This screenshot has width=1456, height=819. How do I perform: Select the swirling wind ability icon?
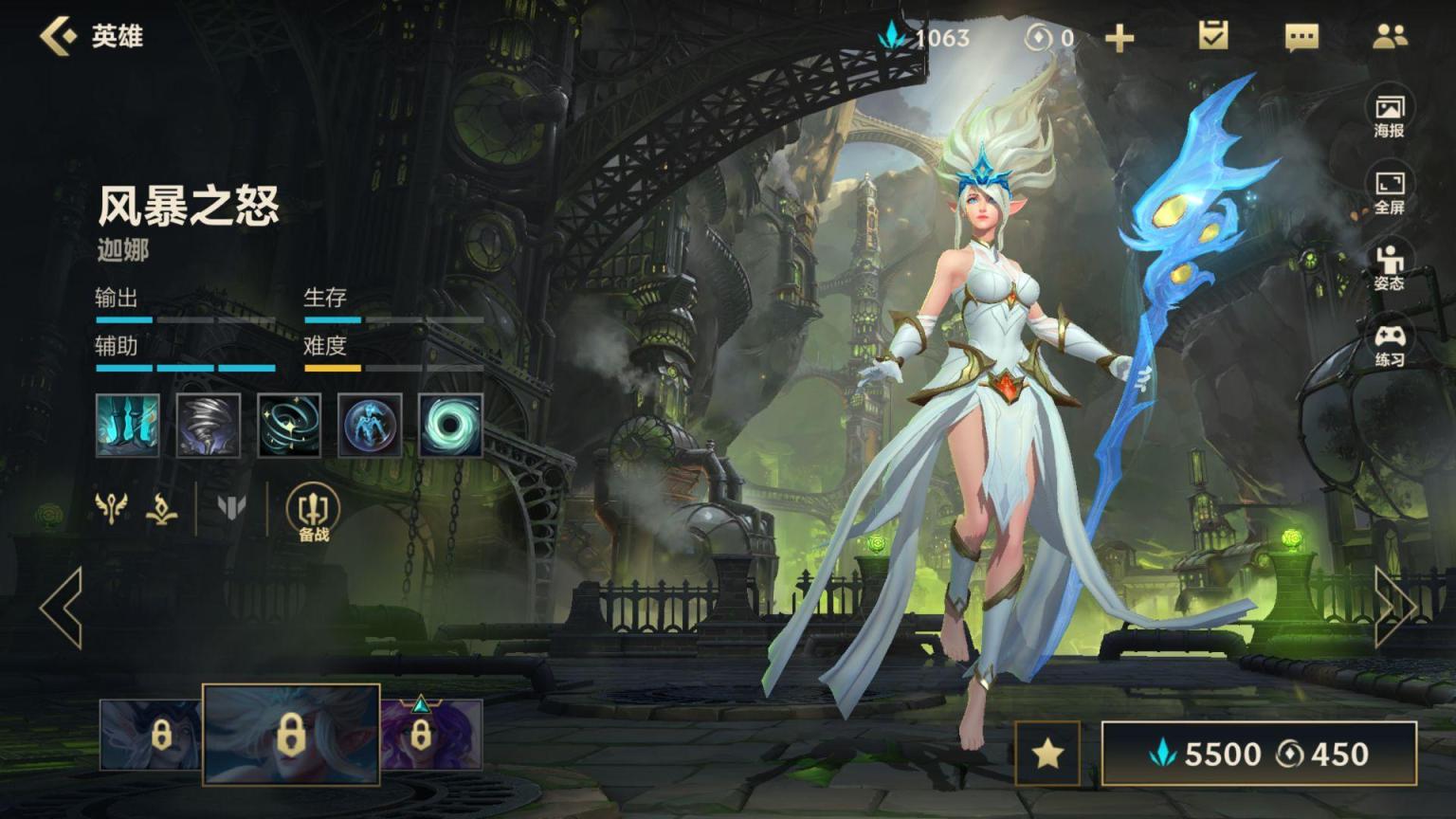[289, 426]
